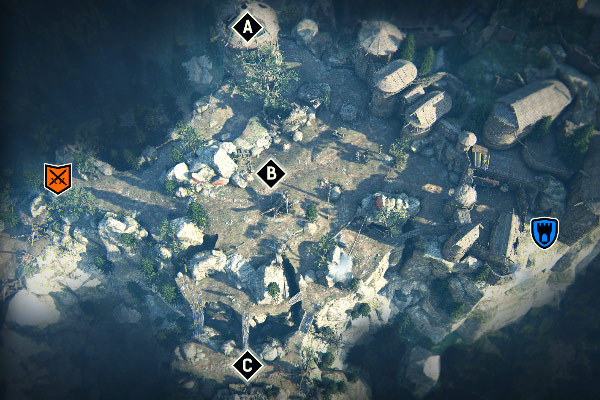Click the orange crossed-swords attacker spawn icon

tap(59, 178)
